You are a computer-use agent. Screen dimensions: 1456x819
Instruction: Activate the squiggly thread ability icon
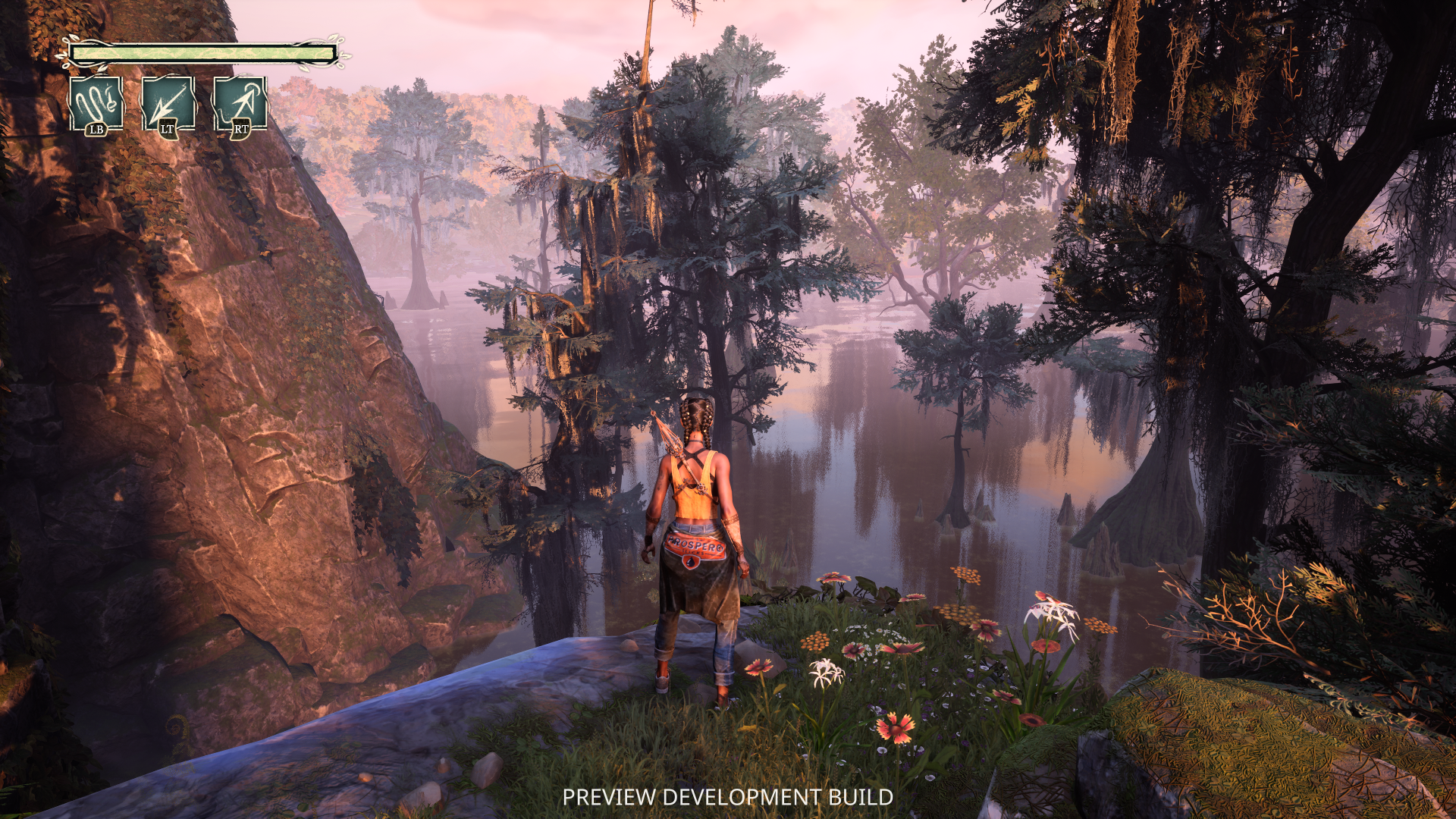pos(96,103)
